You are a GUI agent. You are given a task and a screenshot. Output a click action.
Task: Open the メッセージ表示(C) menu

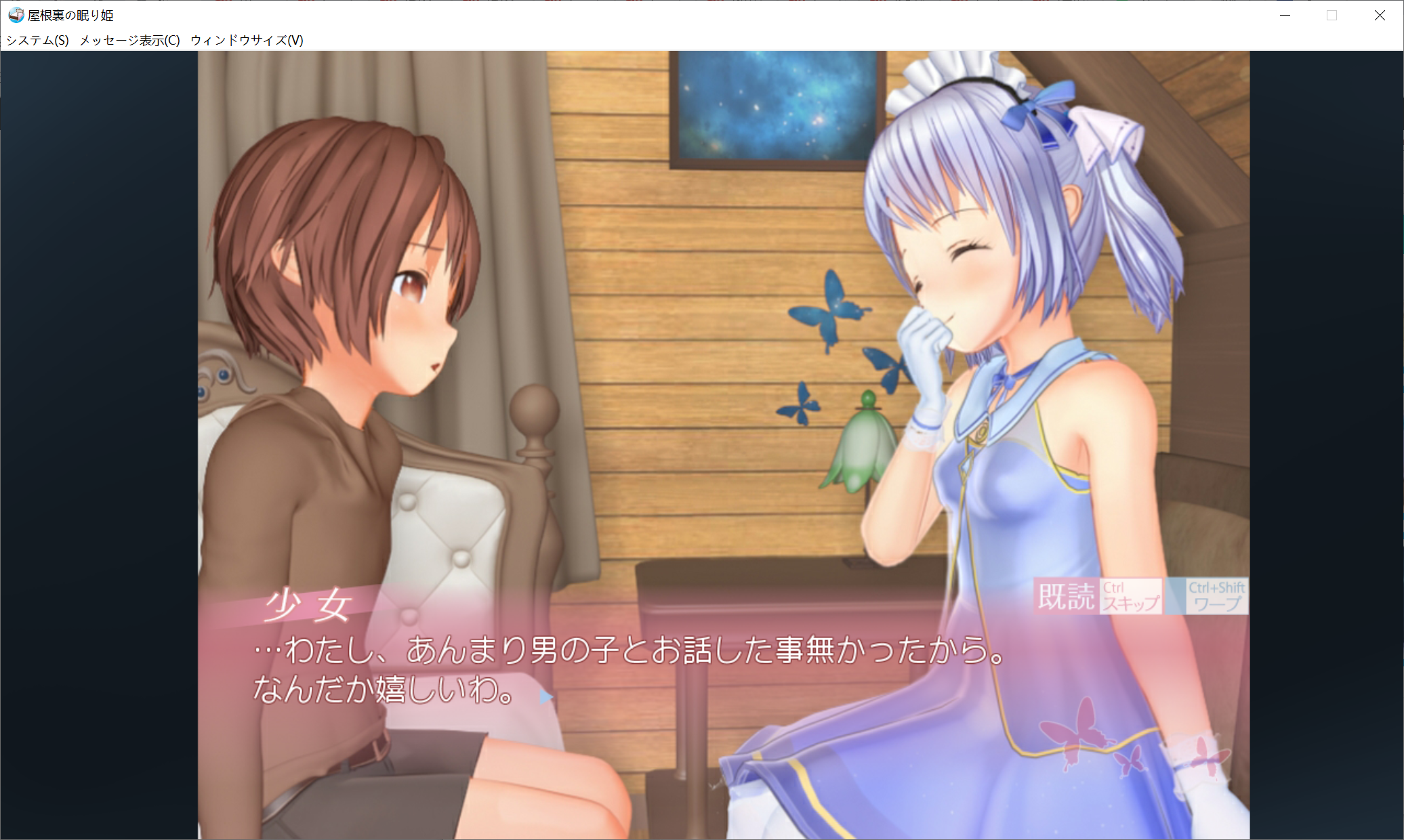point(127,40)
